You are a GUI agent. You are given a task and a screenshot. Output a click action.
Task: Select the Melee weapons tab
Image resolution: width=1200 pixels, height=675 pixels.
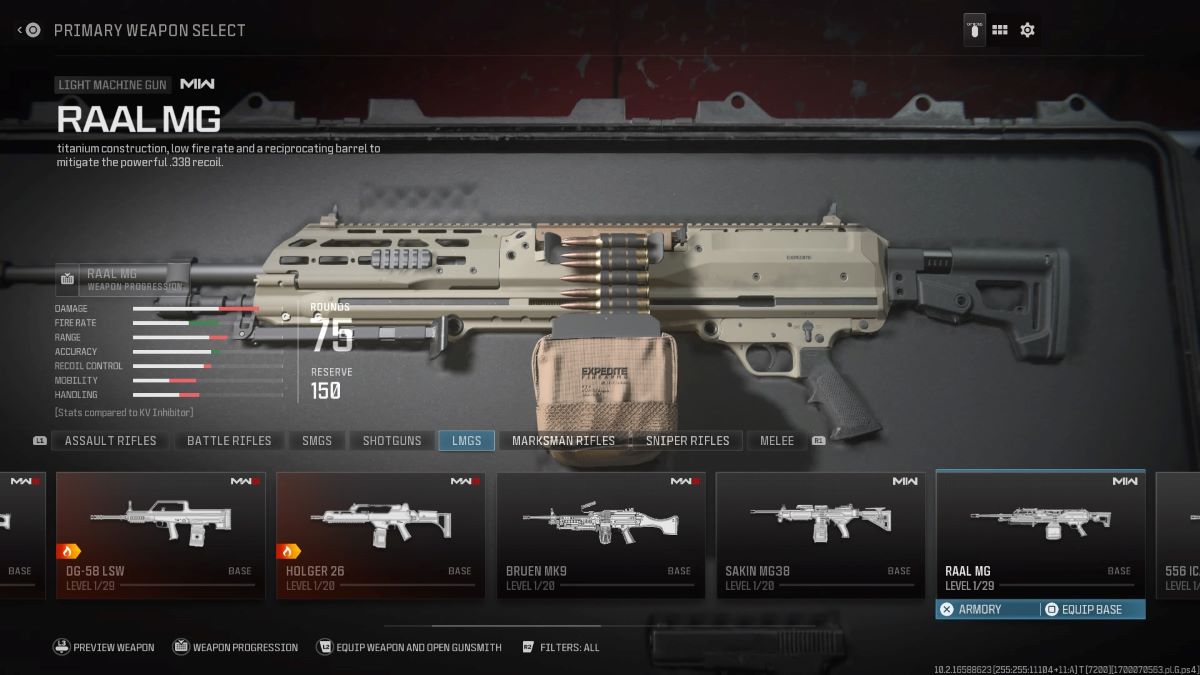(x=777, y=440)
